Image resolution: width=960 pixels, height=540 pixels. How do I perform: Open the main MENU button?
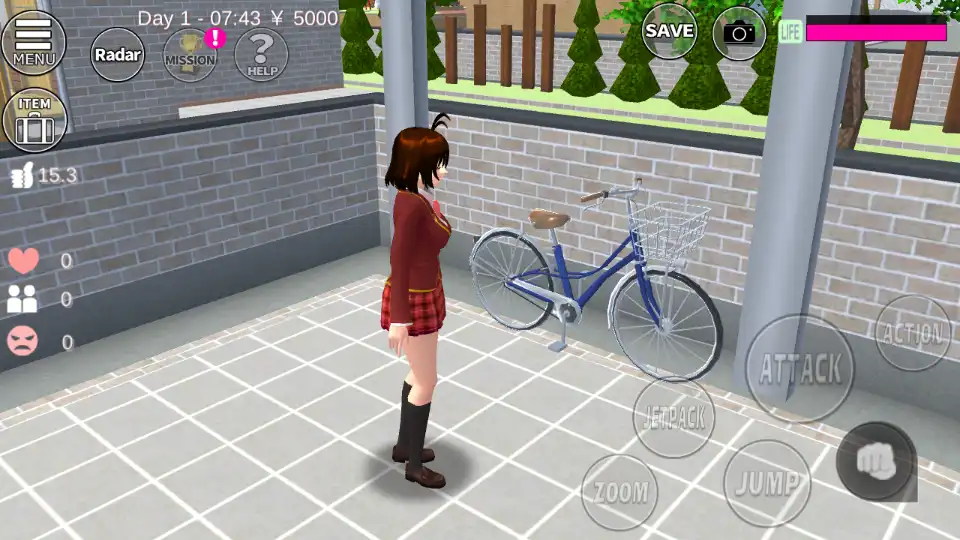coord(34,42)
